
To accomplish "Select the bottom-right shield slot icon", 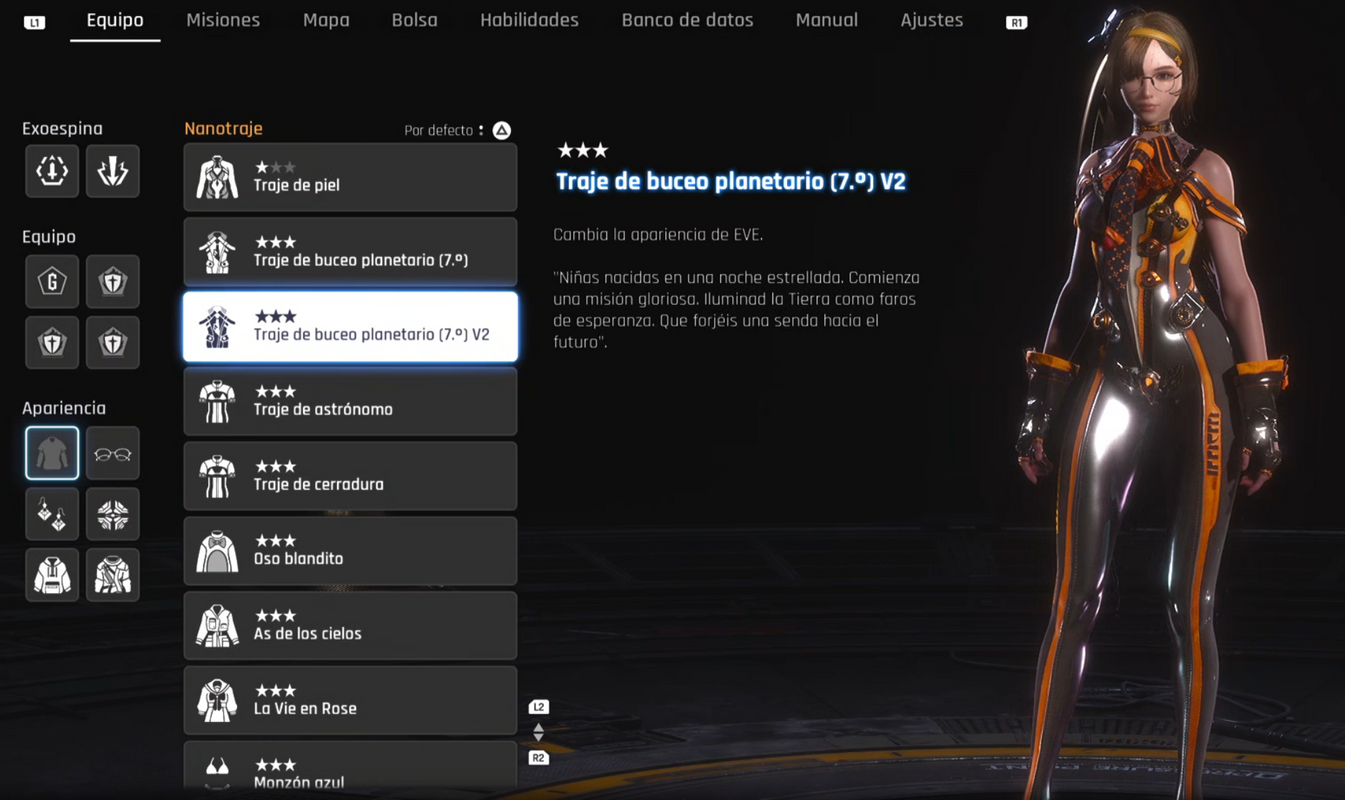I will tap(112, 342).
